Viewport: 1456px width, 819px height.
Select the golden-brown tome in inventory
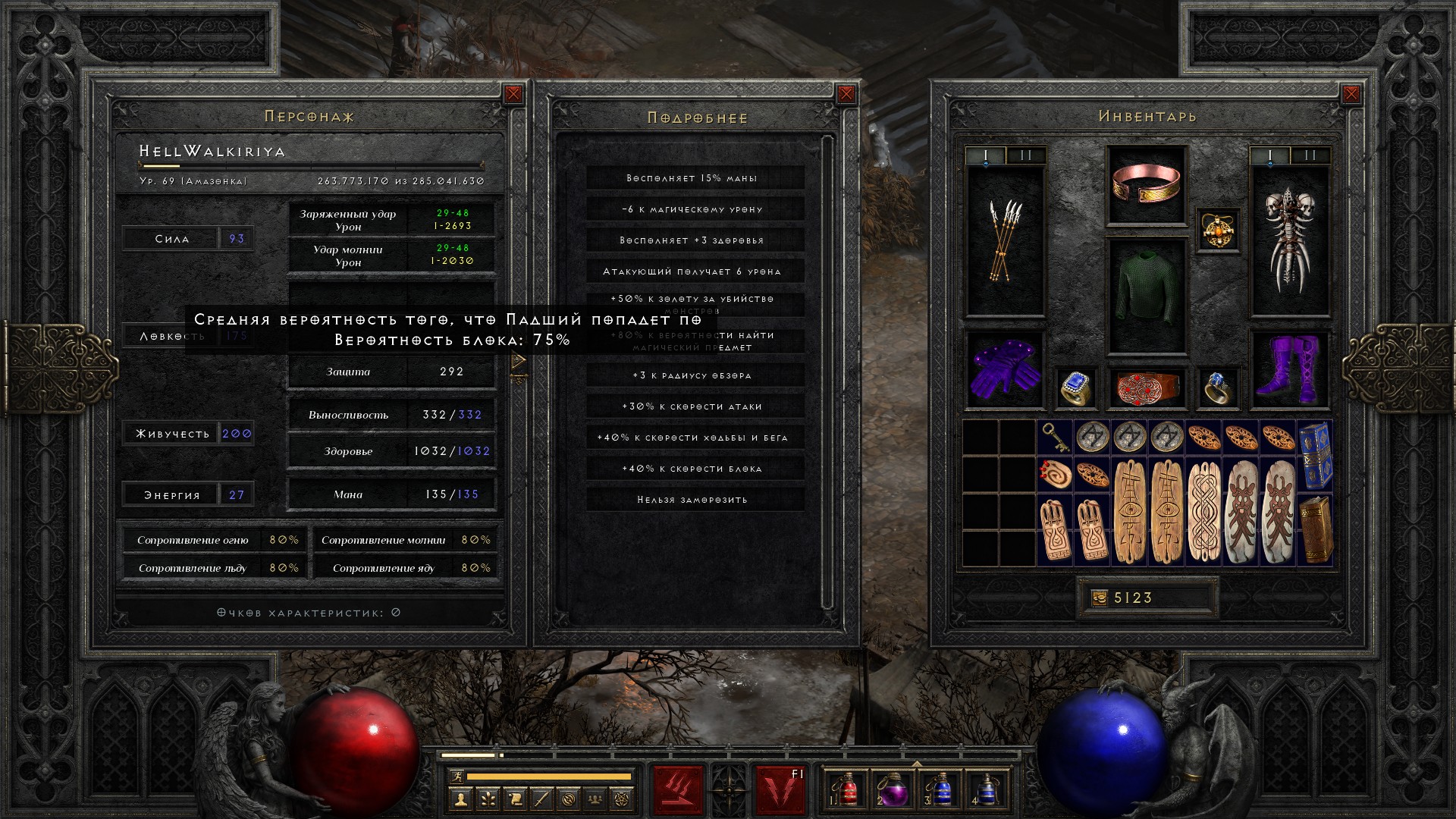pyautogui.click(x=1315, y=529)
